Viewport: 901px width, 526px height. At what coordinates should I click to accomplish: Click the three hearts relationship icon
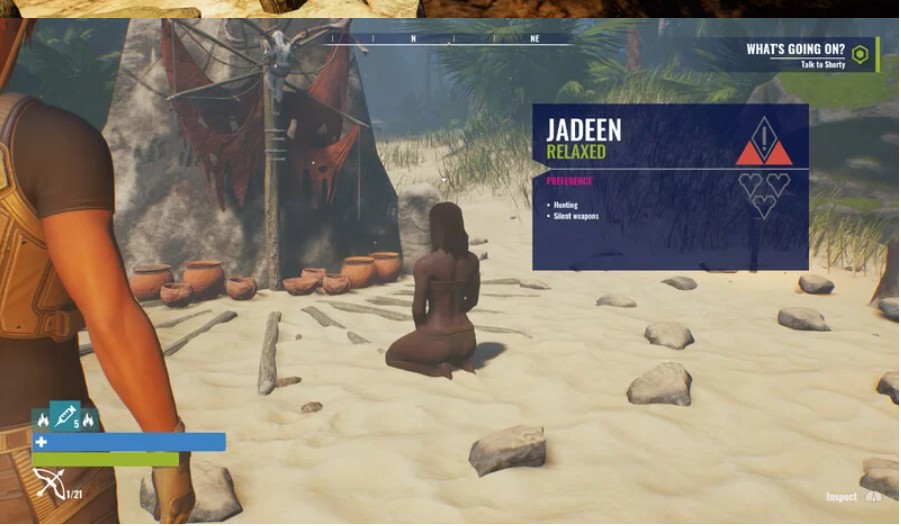(764, 194)
